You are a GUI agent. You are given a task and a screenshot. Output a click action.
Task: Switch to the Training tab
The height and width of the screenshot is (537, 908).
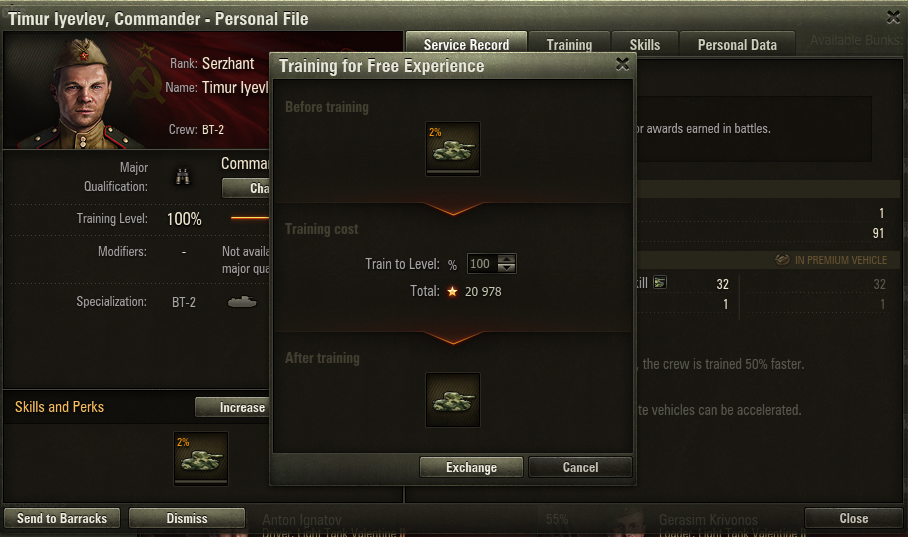569,45
